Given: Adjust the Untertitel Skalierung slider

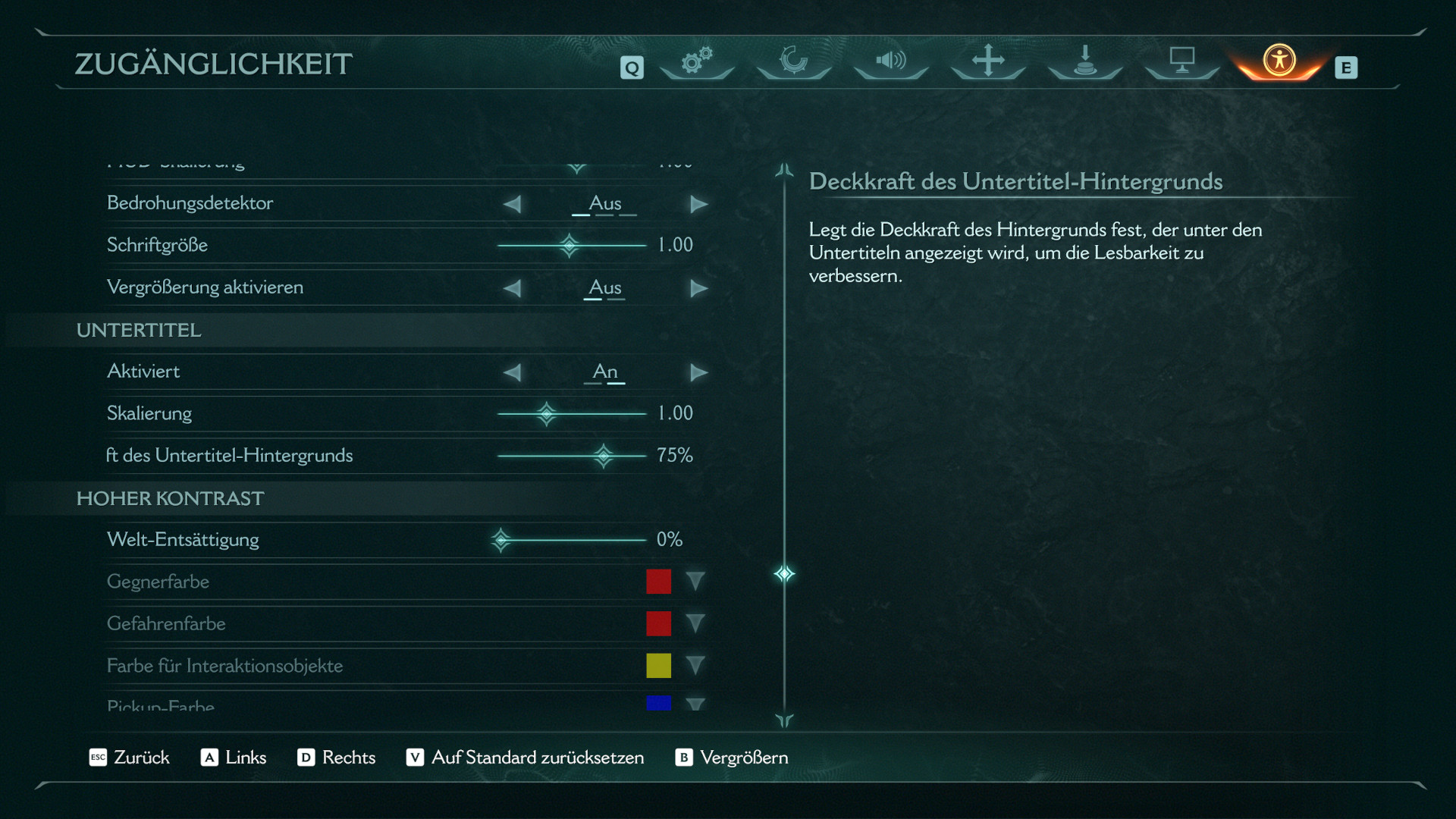Looking at the screenshot, I should point(546,413).
